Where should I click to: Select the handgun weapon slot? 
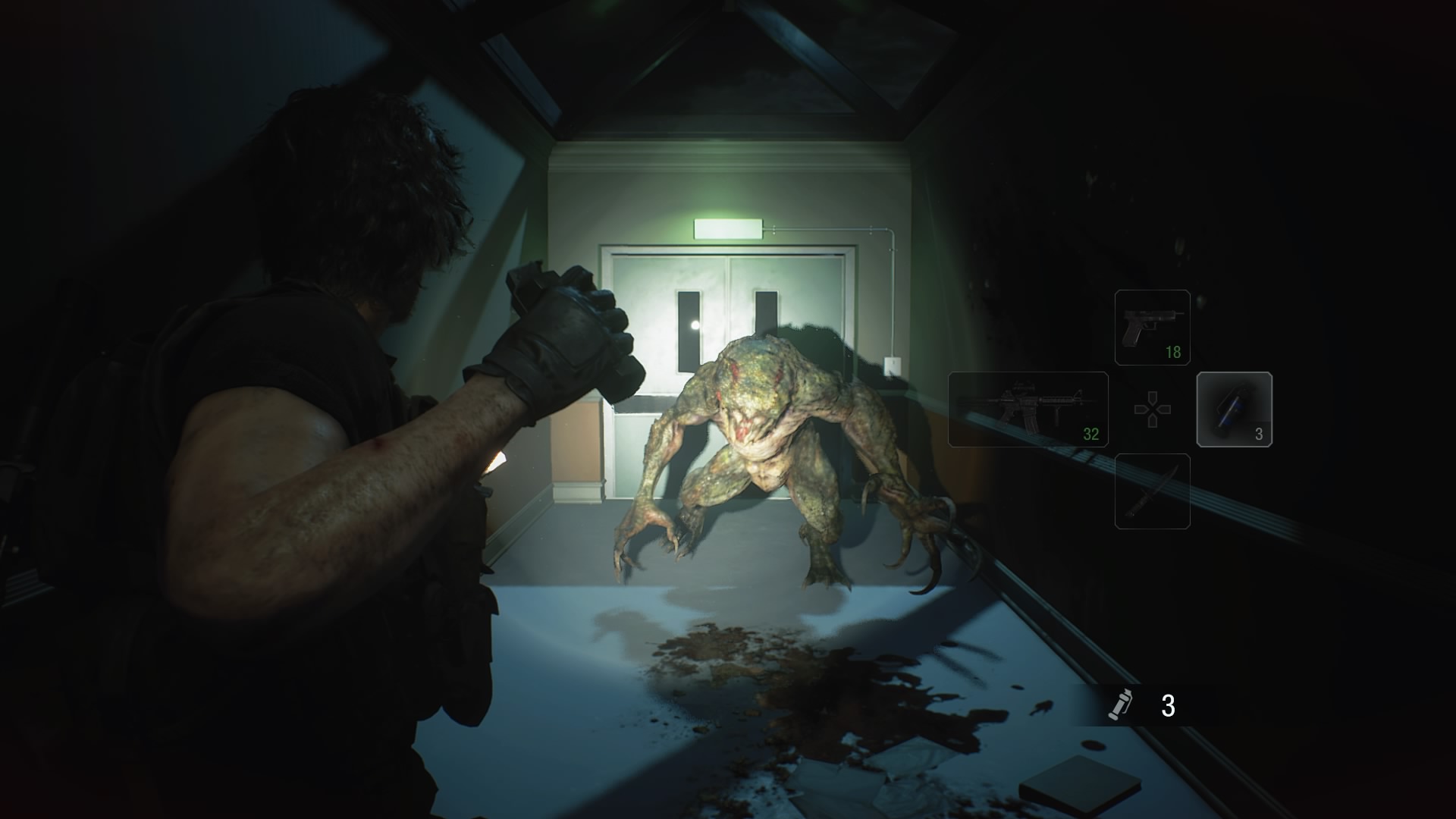(x=1152, y=327)
